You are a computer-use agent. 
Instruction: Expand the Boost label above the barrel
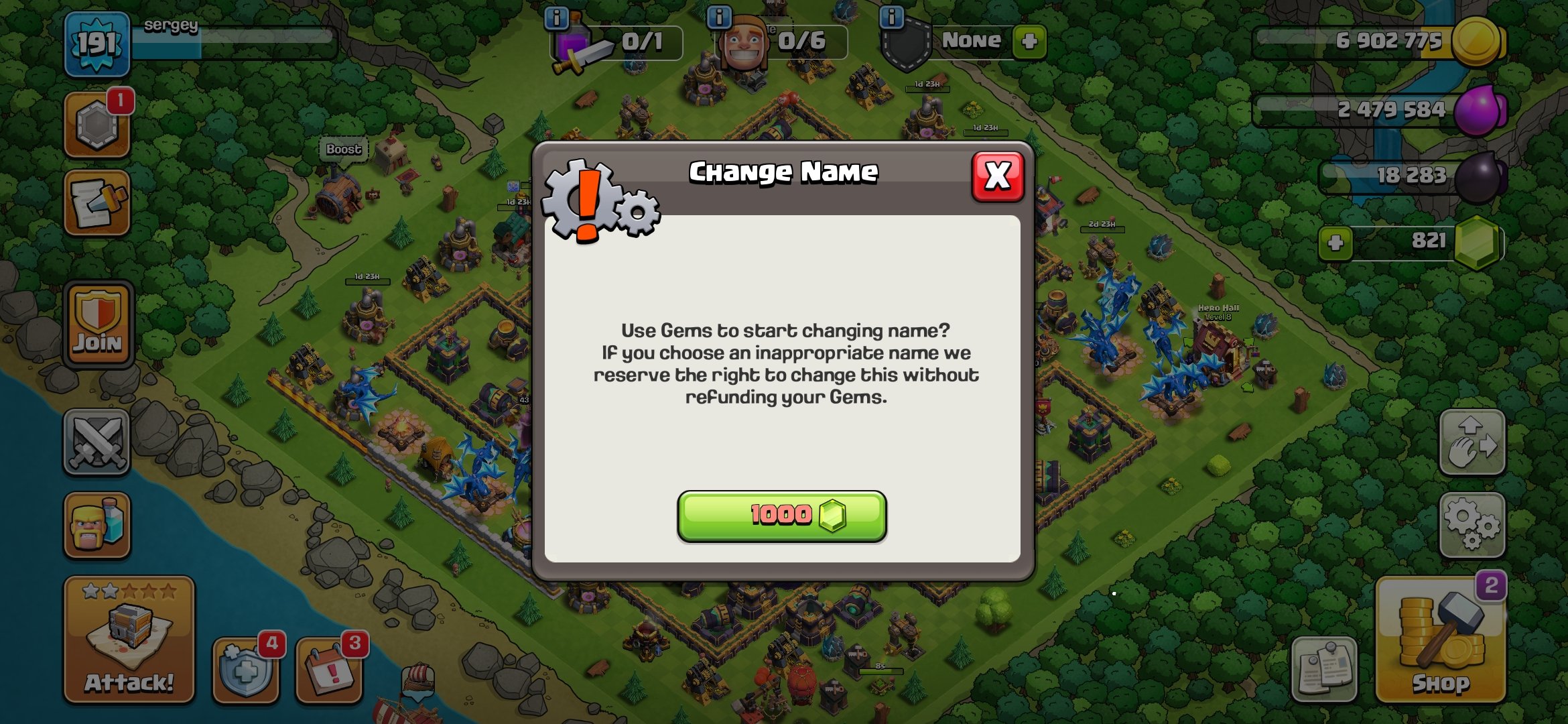pyautogui.click(x=343, y=149)
